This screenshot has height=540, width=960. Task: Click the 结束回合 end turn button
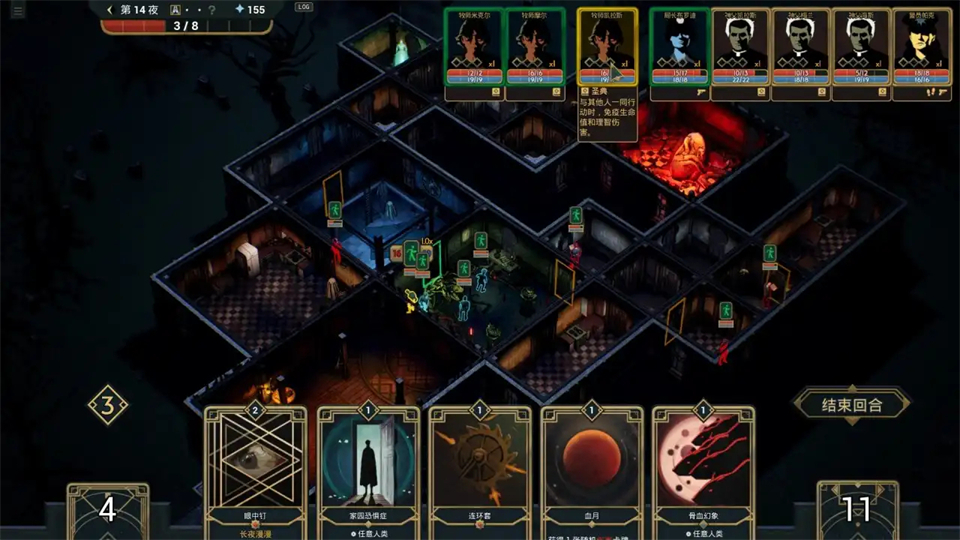tap(851, 404)
